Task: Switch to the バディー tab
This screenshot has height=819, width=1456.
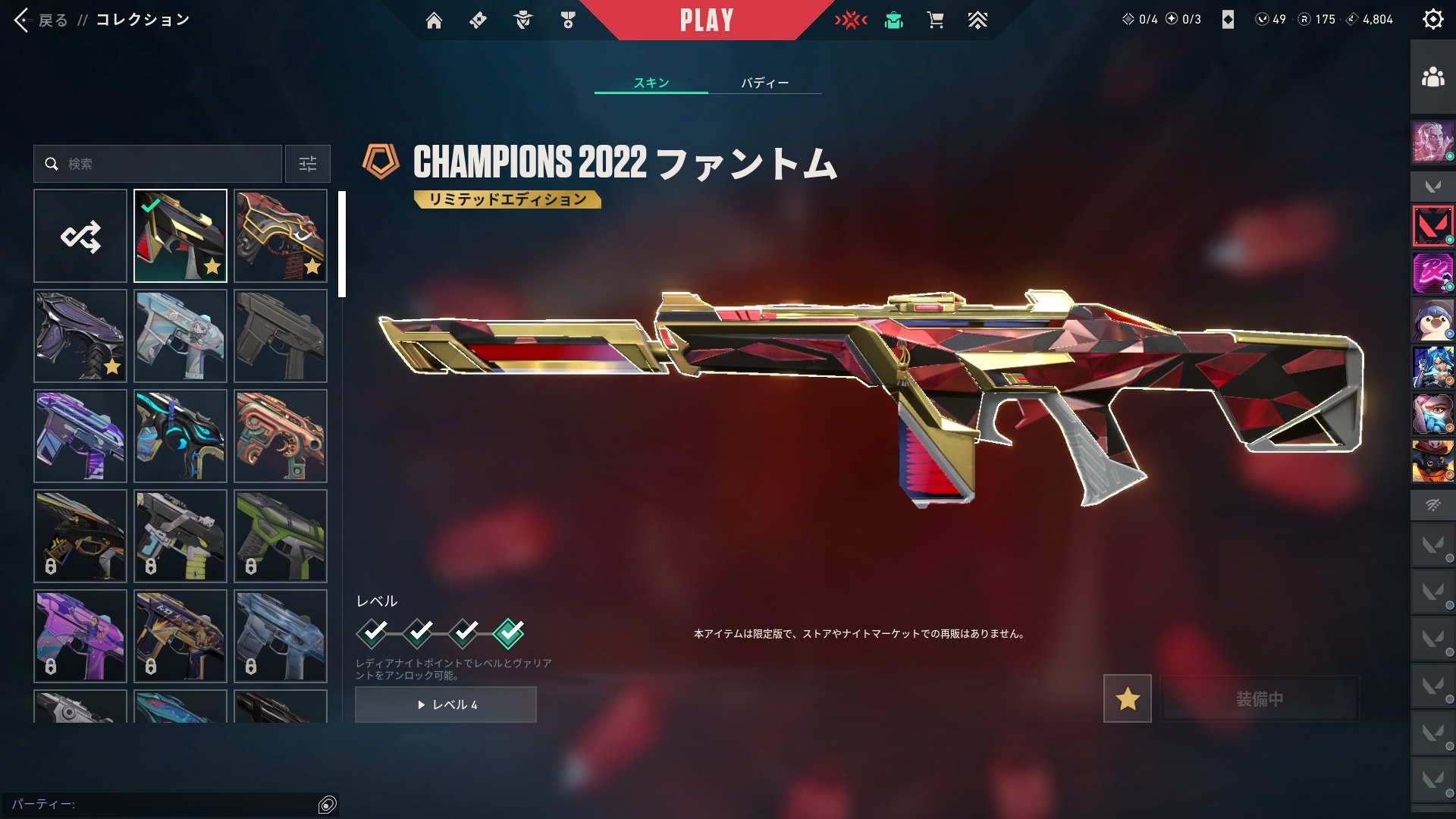Action: click(764, 83)
